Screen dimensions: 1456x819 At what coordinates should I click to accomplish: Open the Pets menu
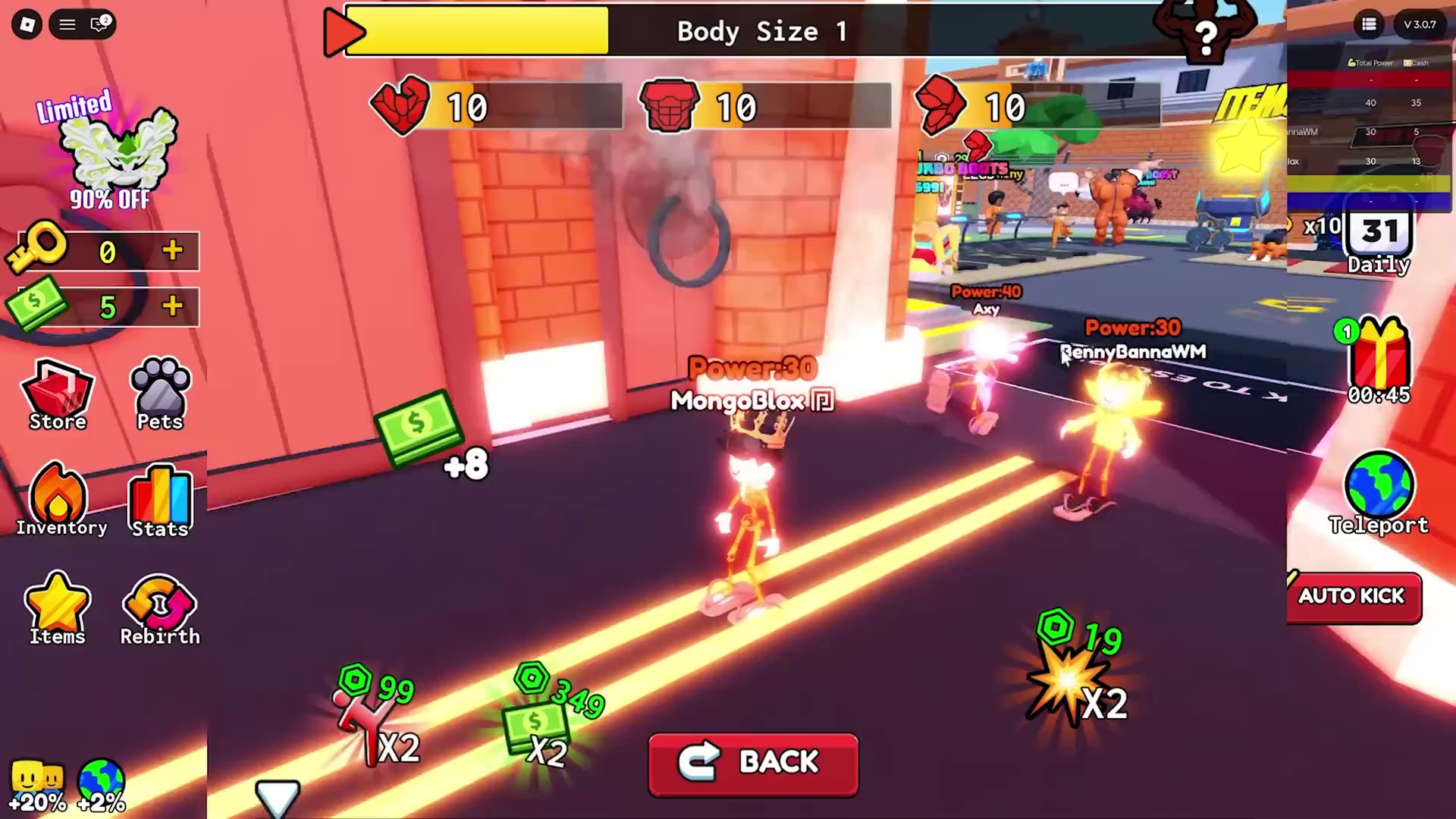(x=160, y=394)
